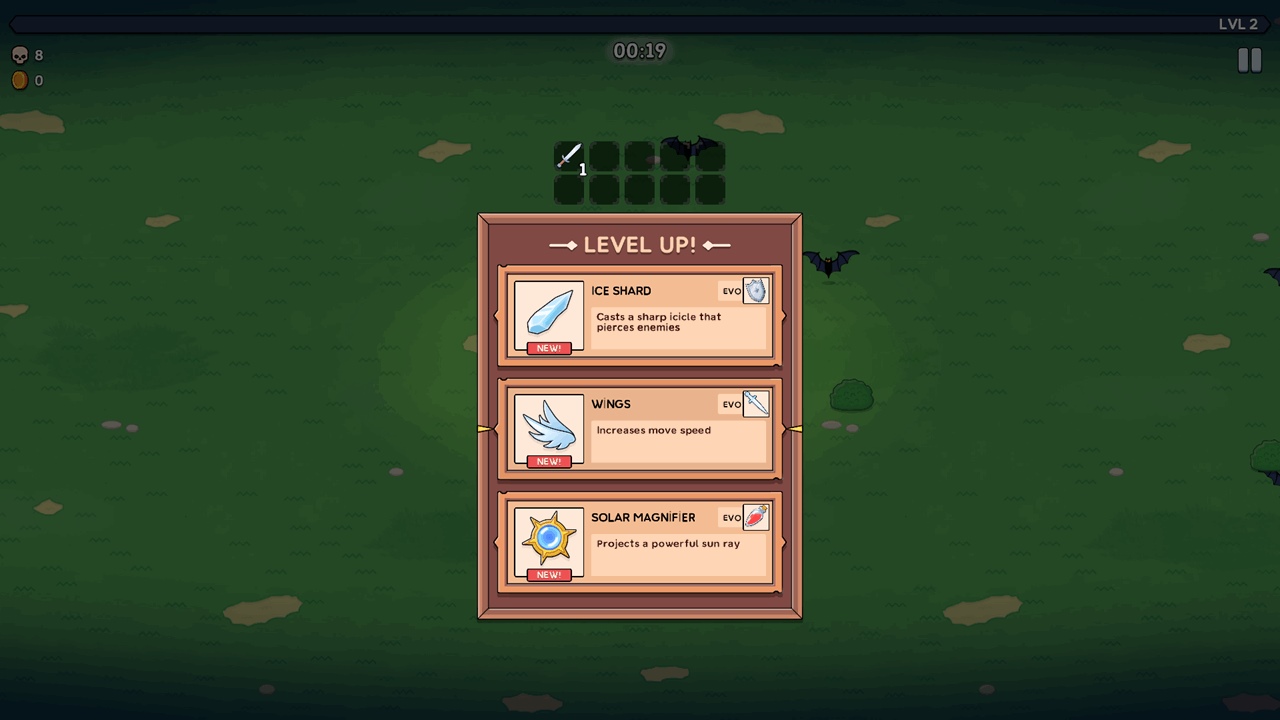Pause the game using the pause icon
Image resolution: width=1280 pixels, height=720 pixels.
pos(1249,60)
